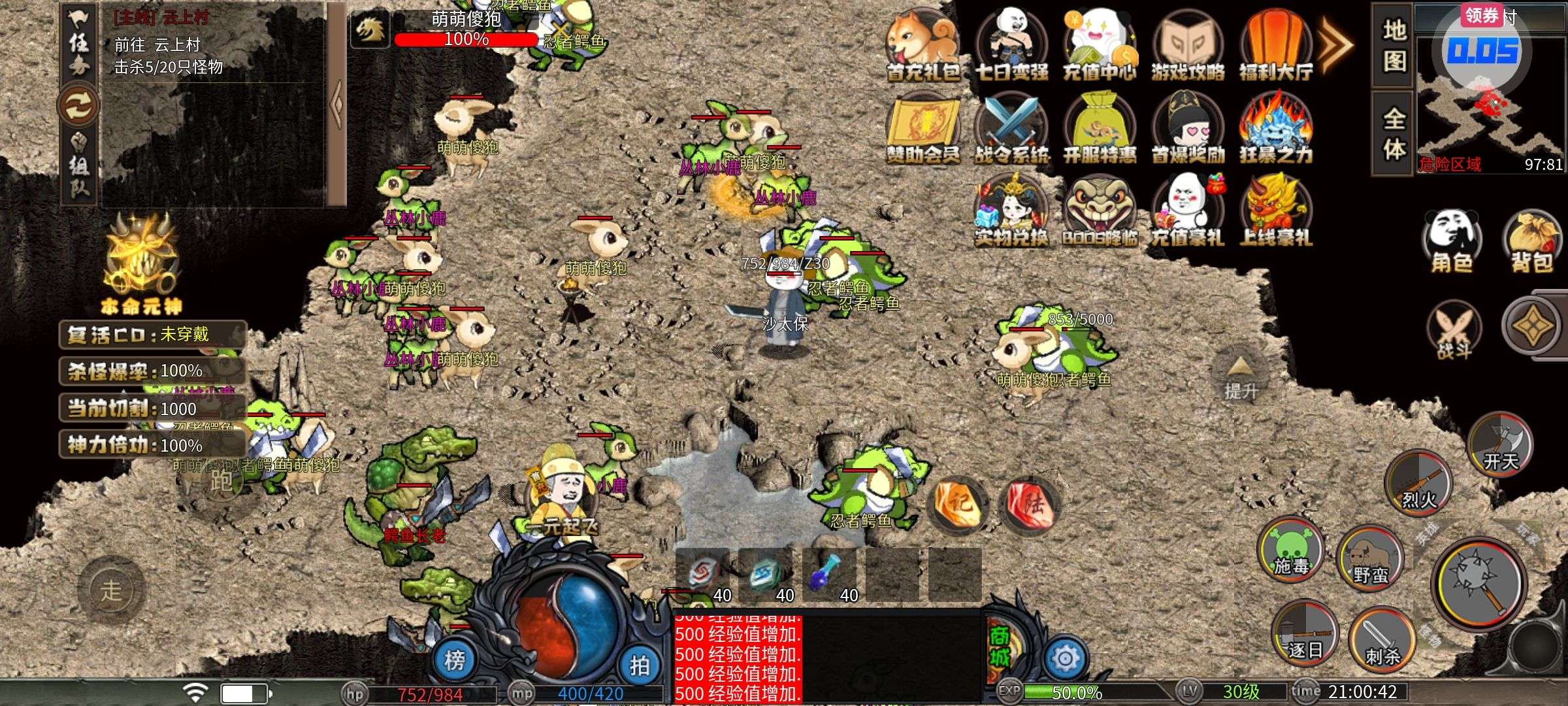Cast the 施毒 poison skill

[1290, 549]
